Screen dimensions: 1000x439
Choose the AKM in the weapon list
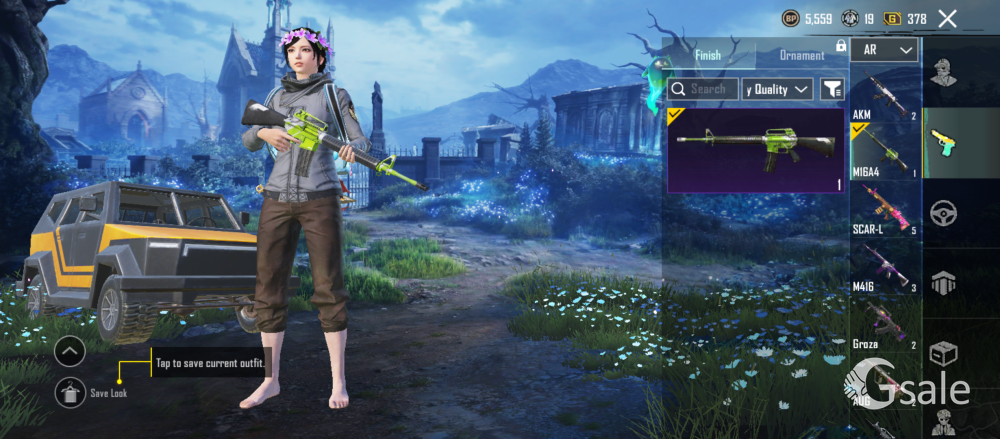coord(884,96)
